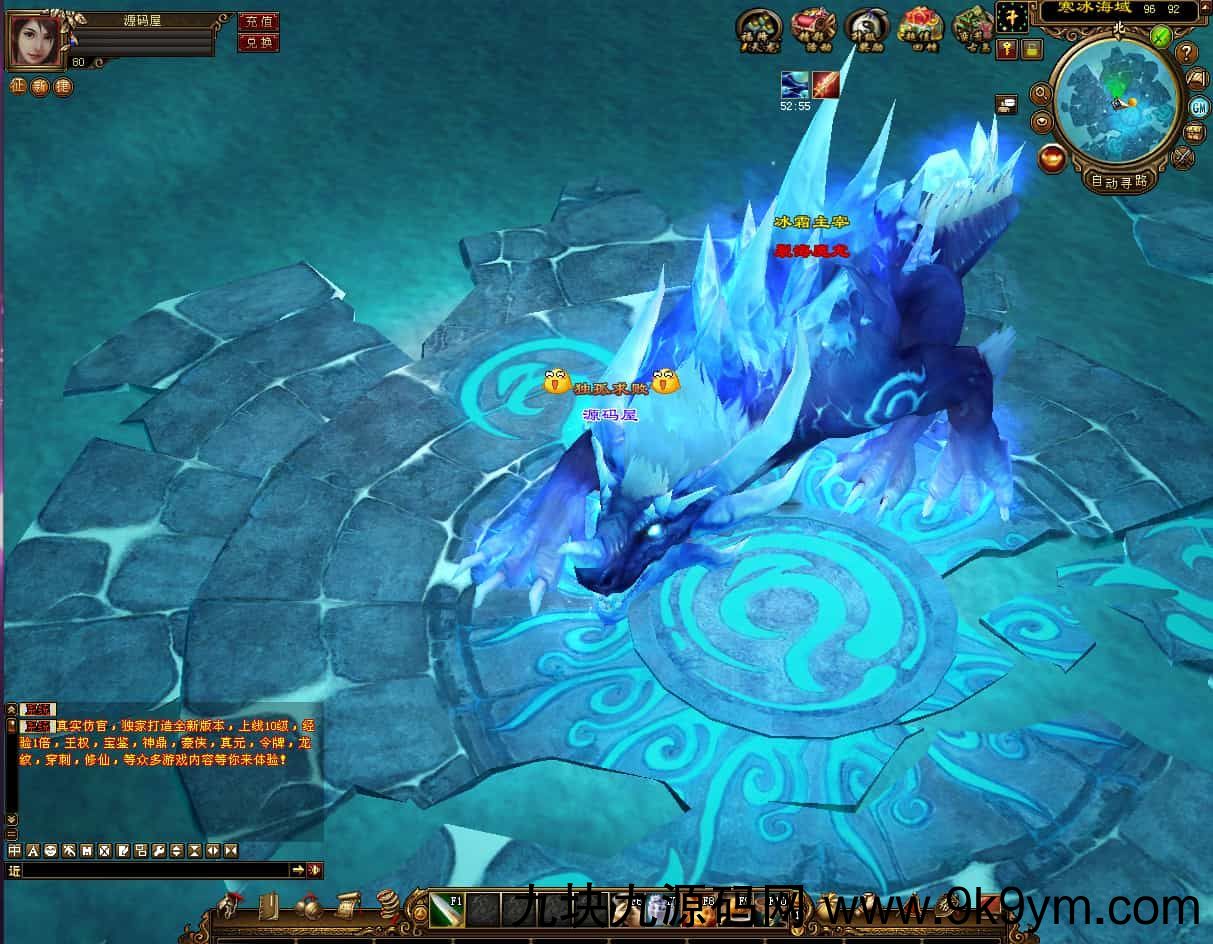Click the GM button beside minimap
The width and height of the screenshot is (1213, 944).
point(1199,107)
